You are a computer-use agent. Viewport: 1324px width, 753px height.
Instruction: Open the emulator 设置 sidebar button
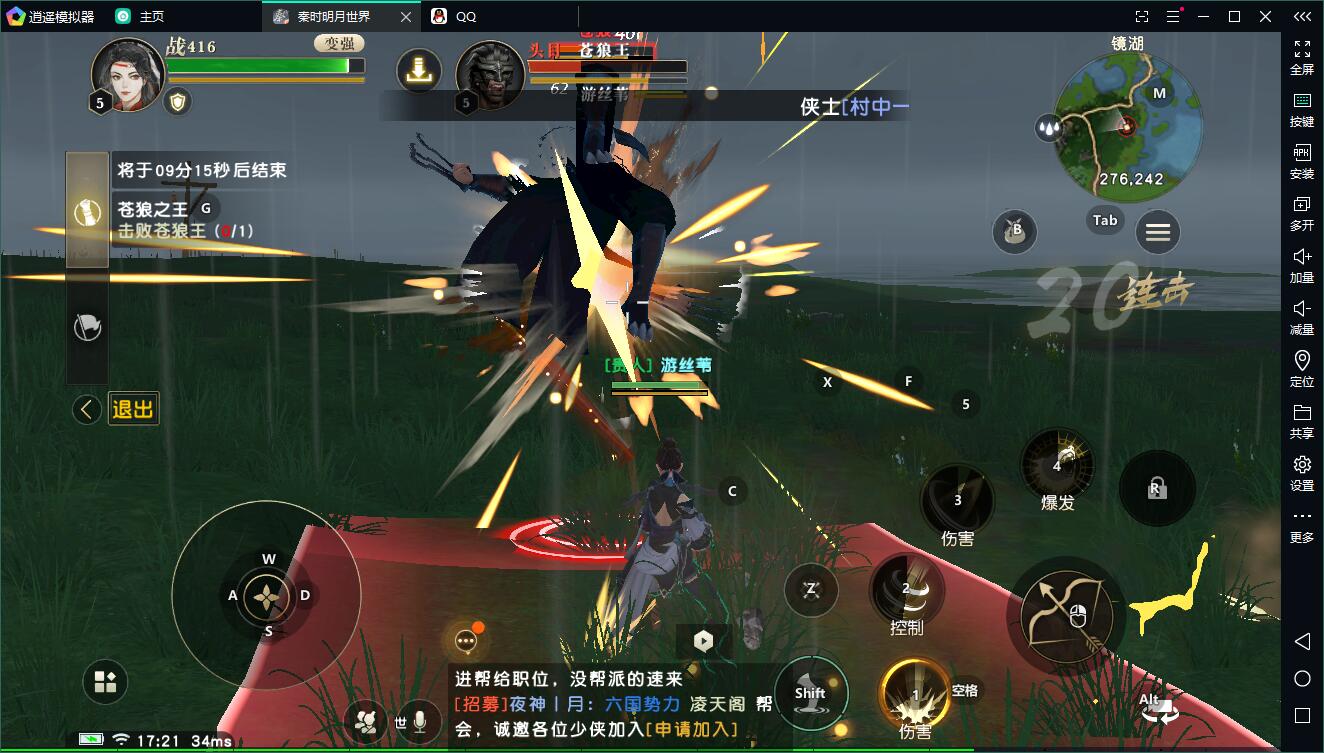point(1302,473)
